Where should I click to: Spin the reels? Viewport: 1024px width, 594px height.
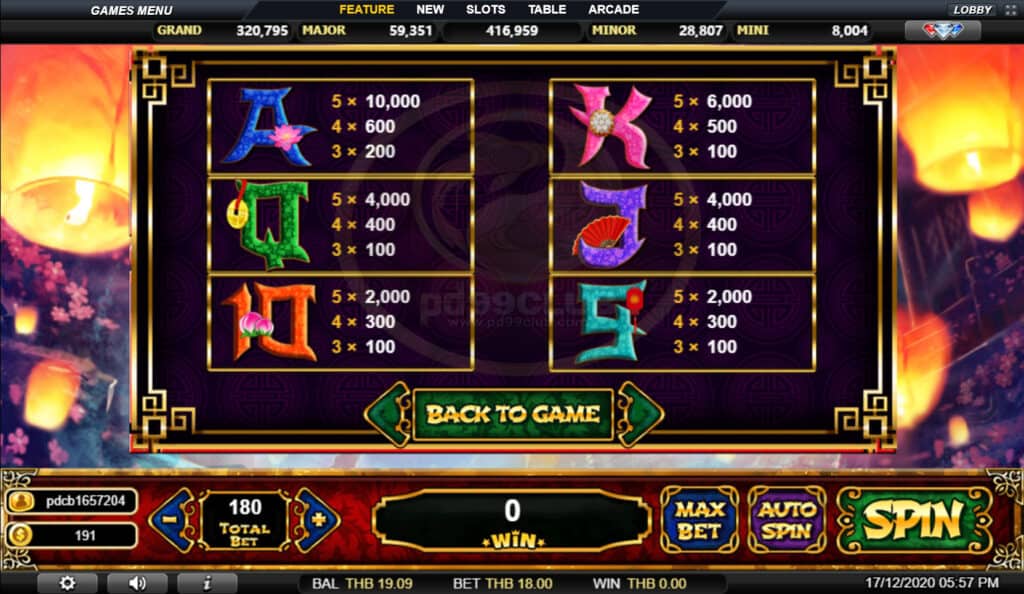[913, 520]
